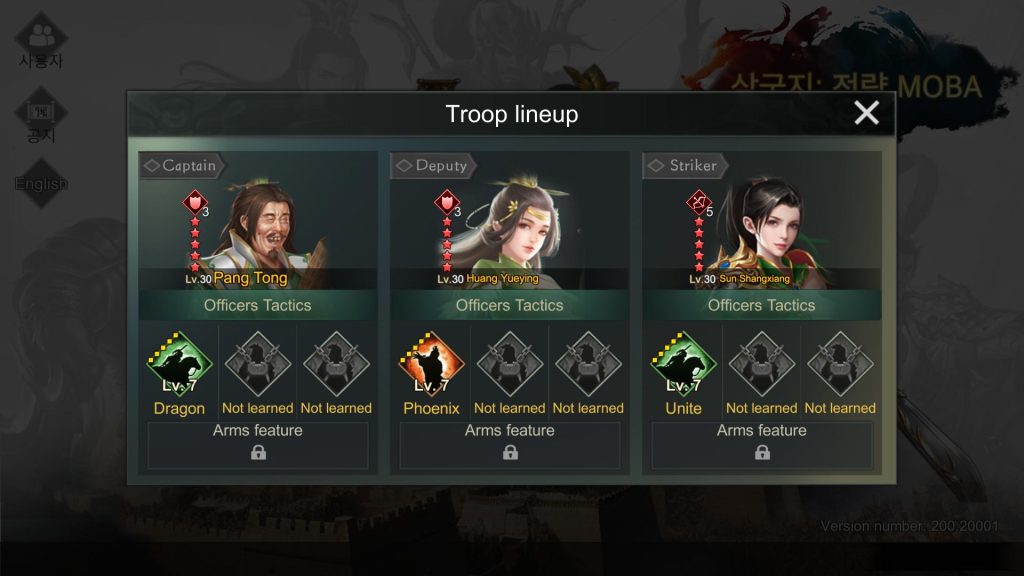Image resolution: width=1024 pixels, height=576 pixels.
Task: Open Pang Tong's Officers Tactics header
Action: [x=258, y=305]
